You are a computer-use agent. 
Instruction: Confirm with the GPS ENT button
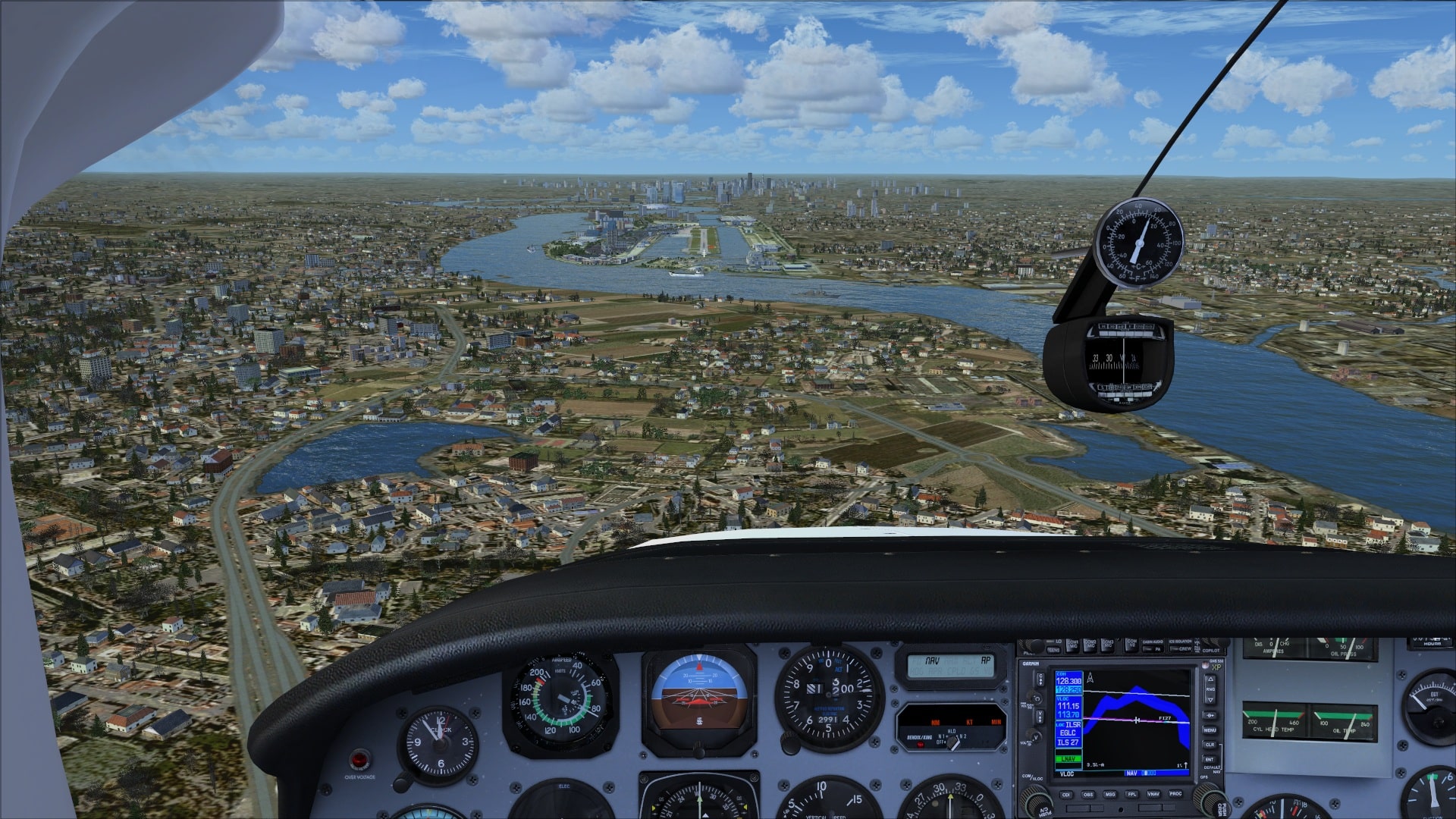(x=1210, y=759)
